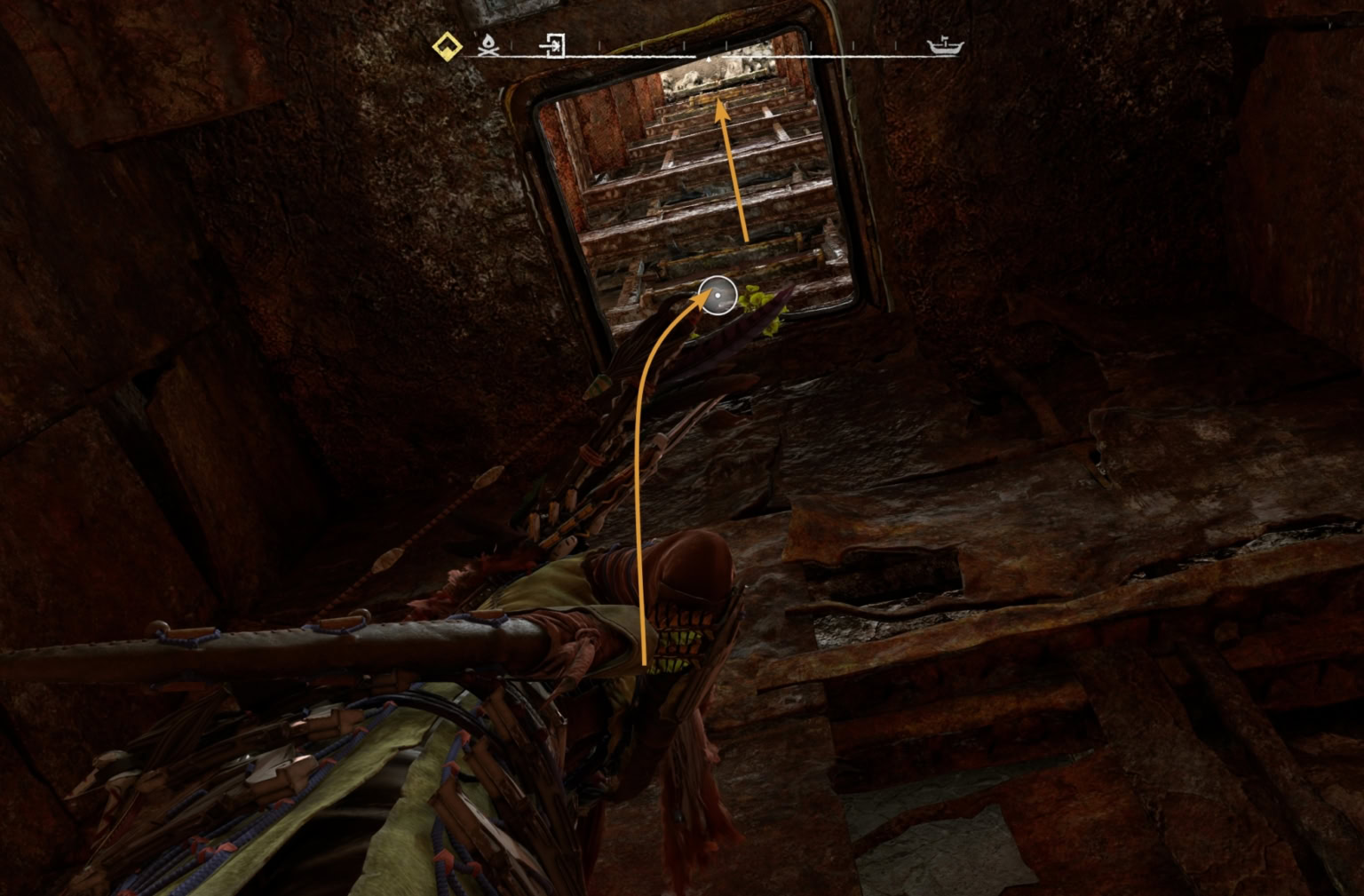The image size is (1364, 896).
Task: Click the flame above the campfire icon
Action: coord(488,39)
